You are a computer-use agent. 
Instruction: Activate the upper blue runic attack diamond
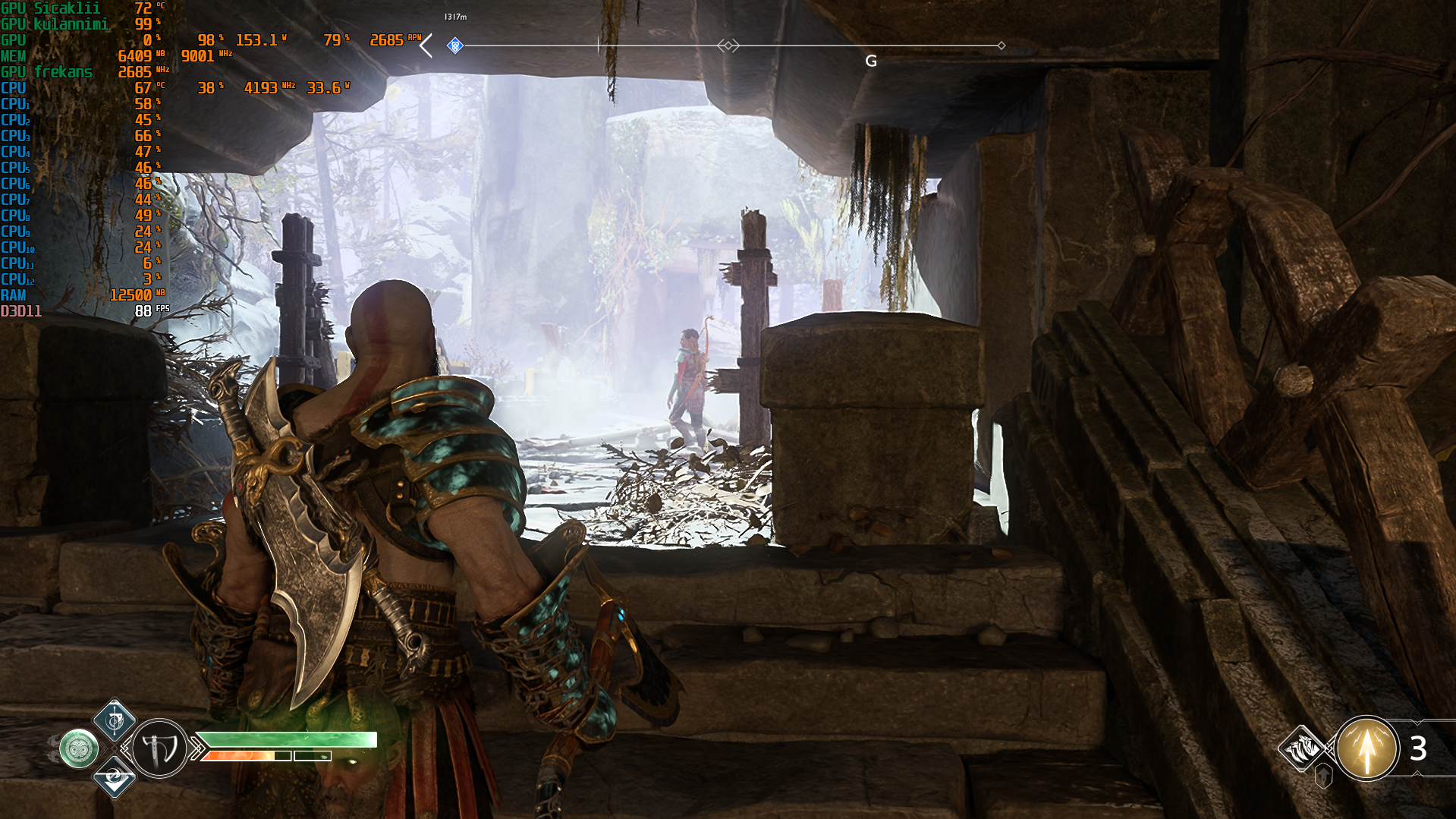(x=115, y=720)
